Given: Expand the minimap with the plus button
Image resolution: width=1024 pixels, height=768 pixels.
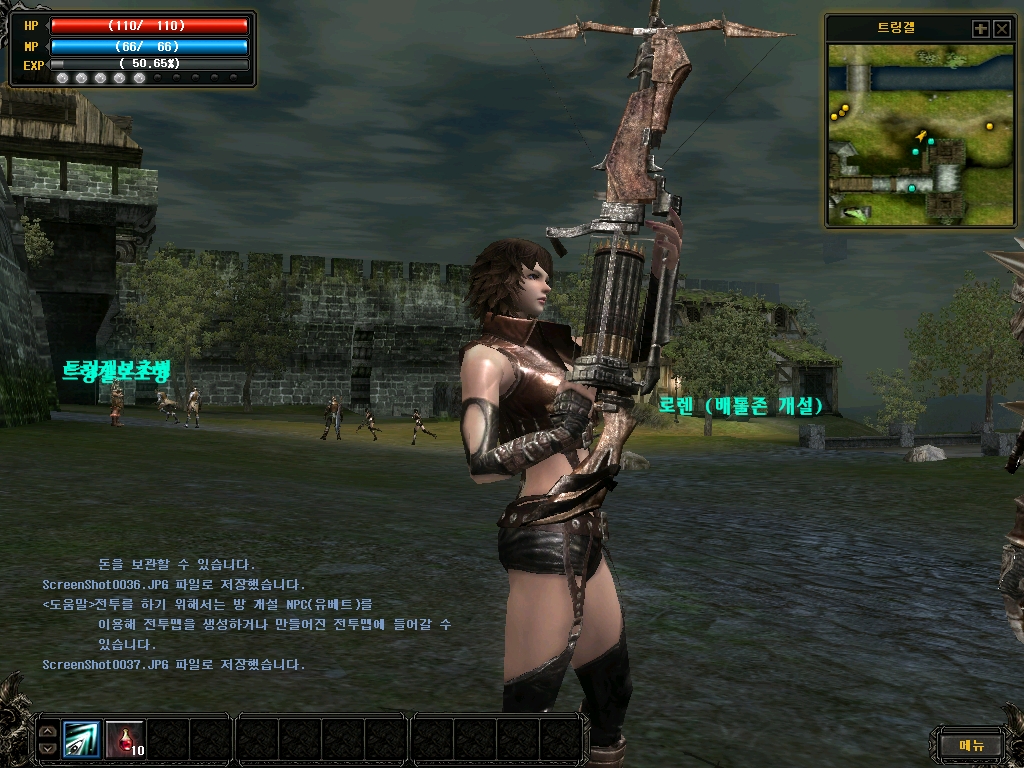Looking at the screenshot, I should coord(981,29).
